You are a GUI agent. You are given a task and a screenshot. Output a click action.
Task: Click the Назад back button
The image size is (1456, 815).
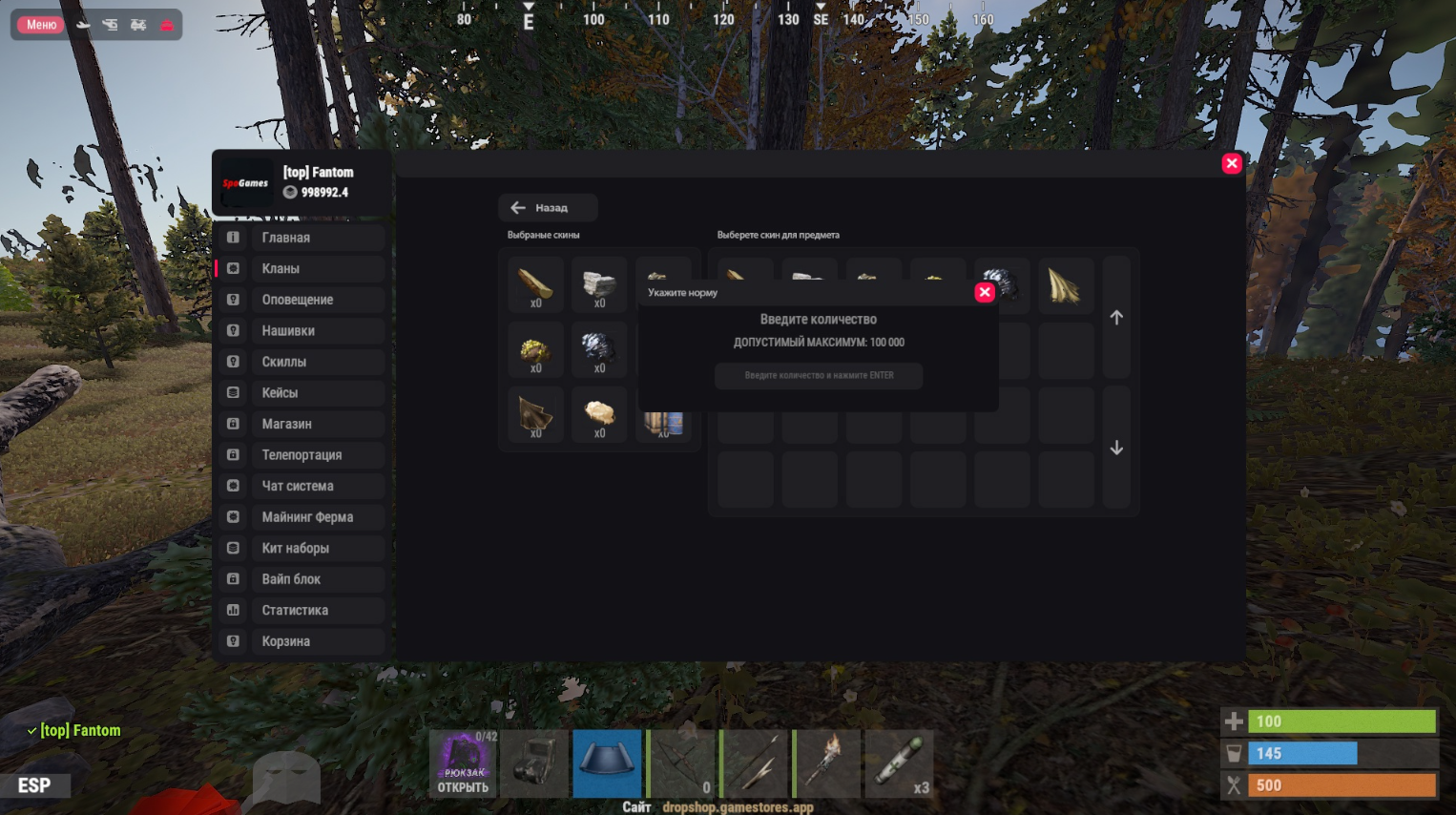547,208
